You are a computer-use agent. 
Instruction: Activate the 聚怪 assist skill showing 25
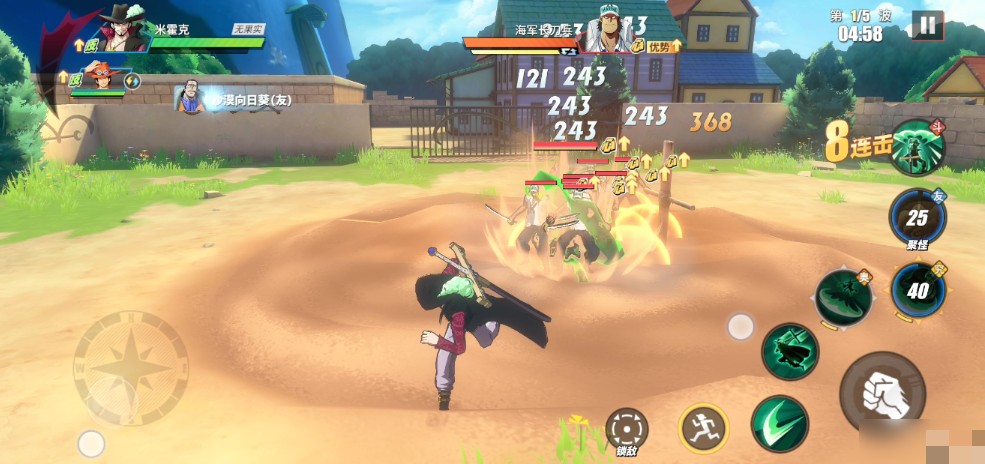(917, 216)
